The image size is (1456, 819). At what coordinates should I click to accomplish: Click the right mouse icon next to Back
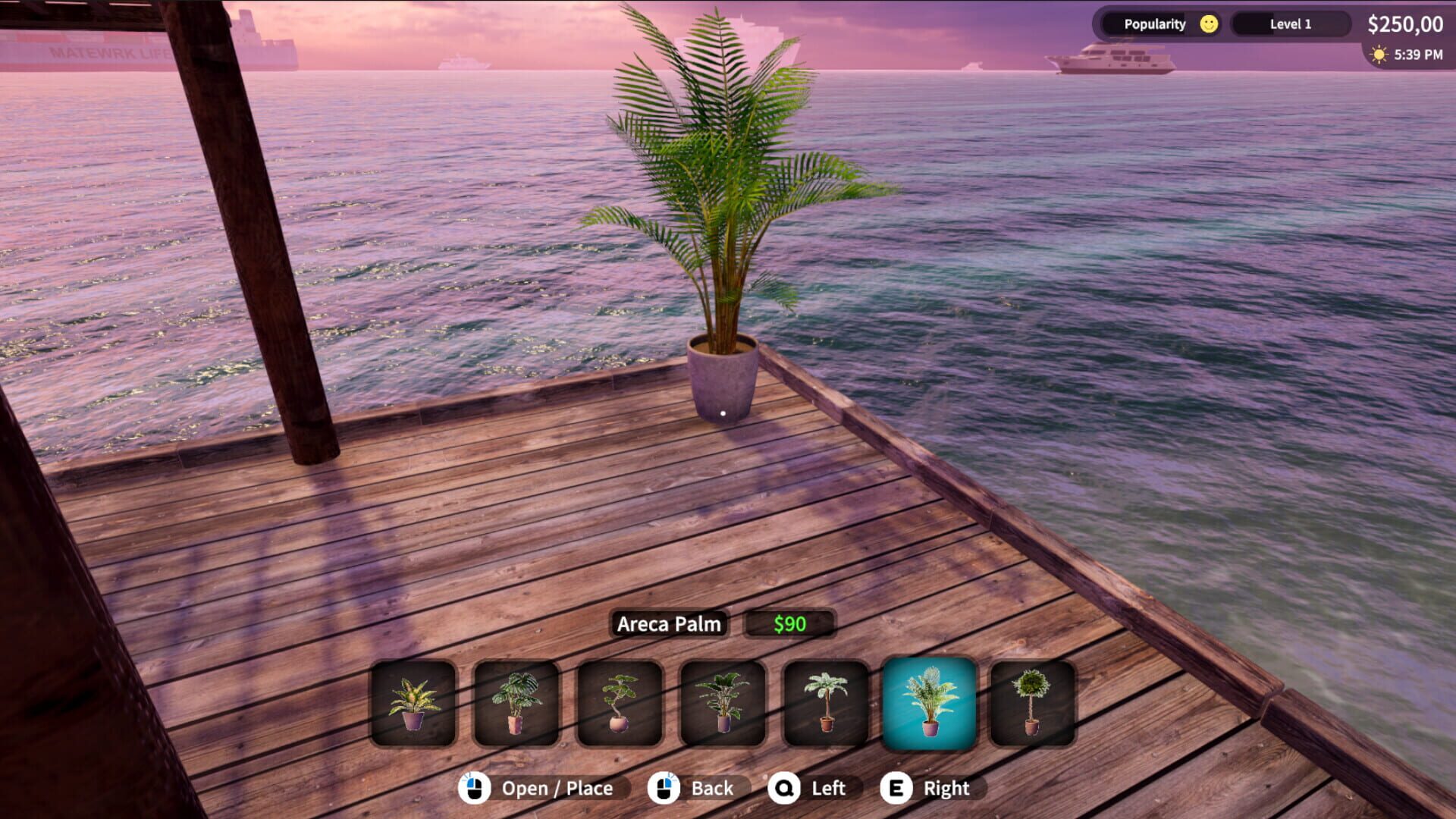(665, 788)
